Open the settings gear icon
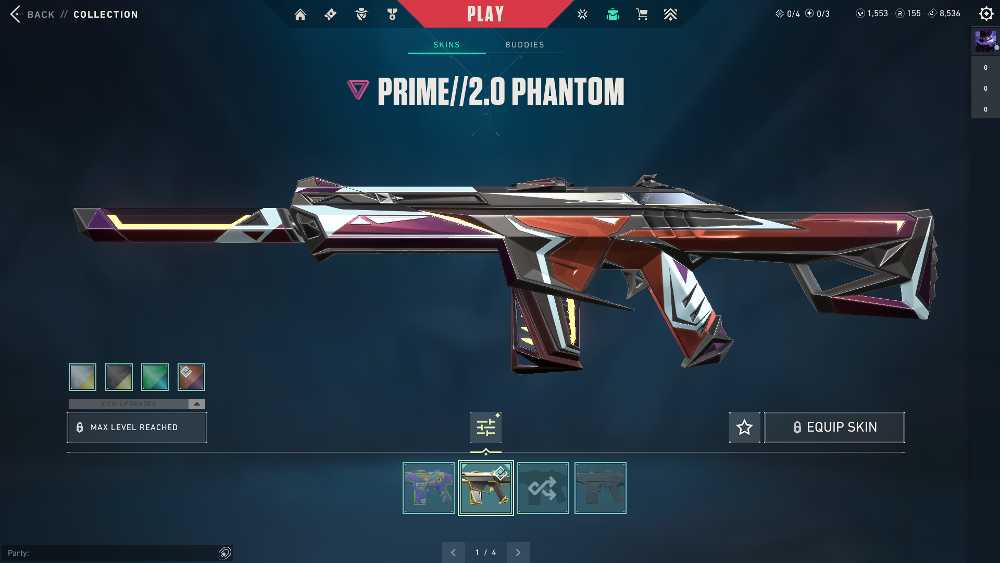Screen dimensions: 1000x563 (986, 14)
